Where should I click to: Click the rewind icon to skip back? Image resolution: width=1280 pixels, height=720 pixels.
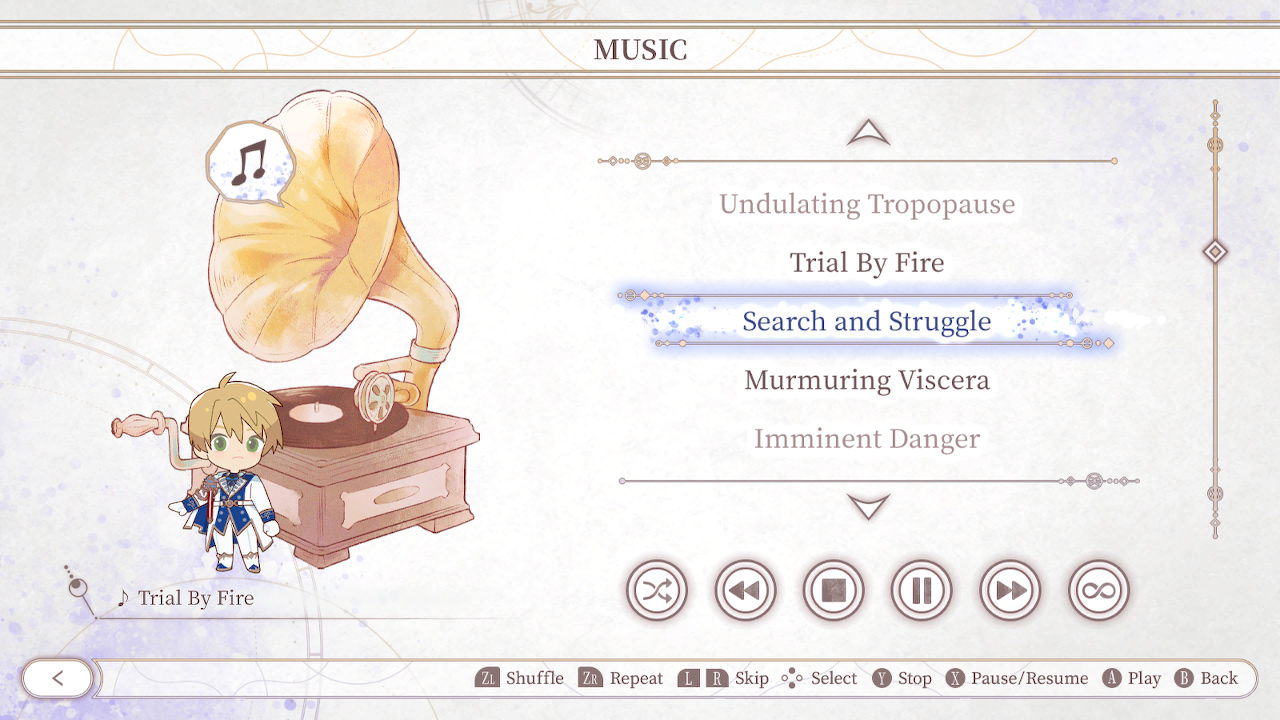pyautogui.click(x=744, y=590)
